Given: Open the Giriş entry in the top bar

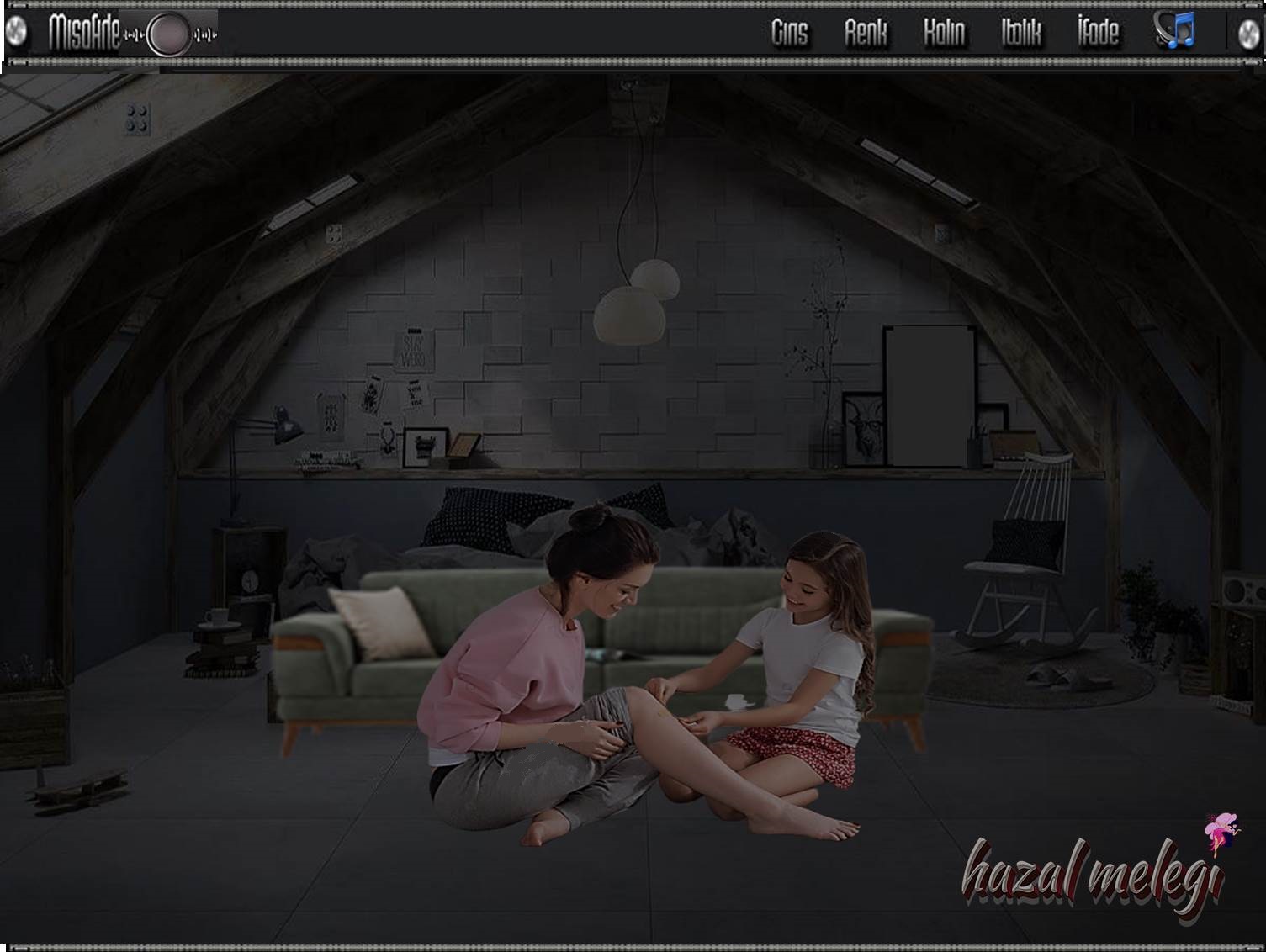Looking at the screenshot, I should click(x=789, y=34).
